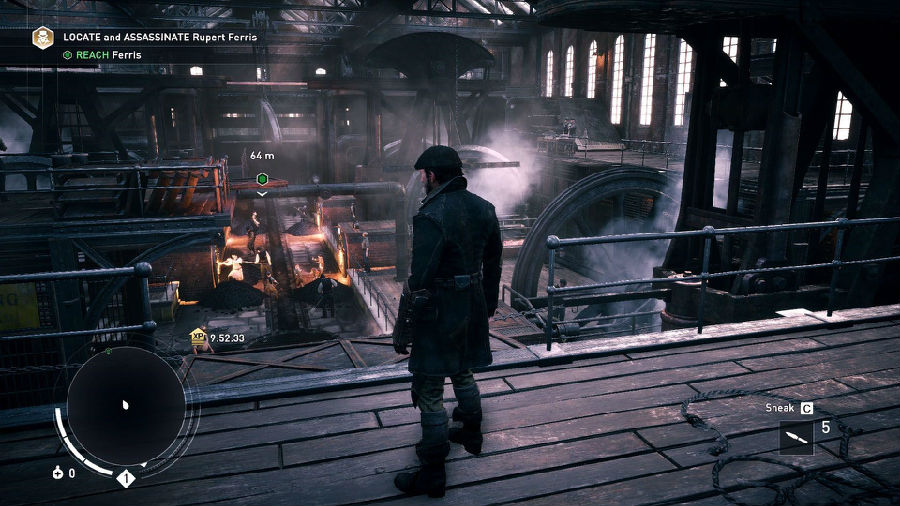Click the assassin mission icon
Viewport: 900px width, 506px height.
(43, 38)
